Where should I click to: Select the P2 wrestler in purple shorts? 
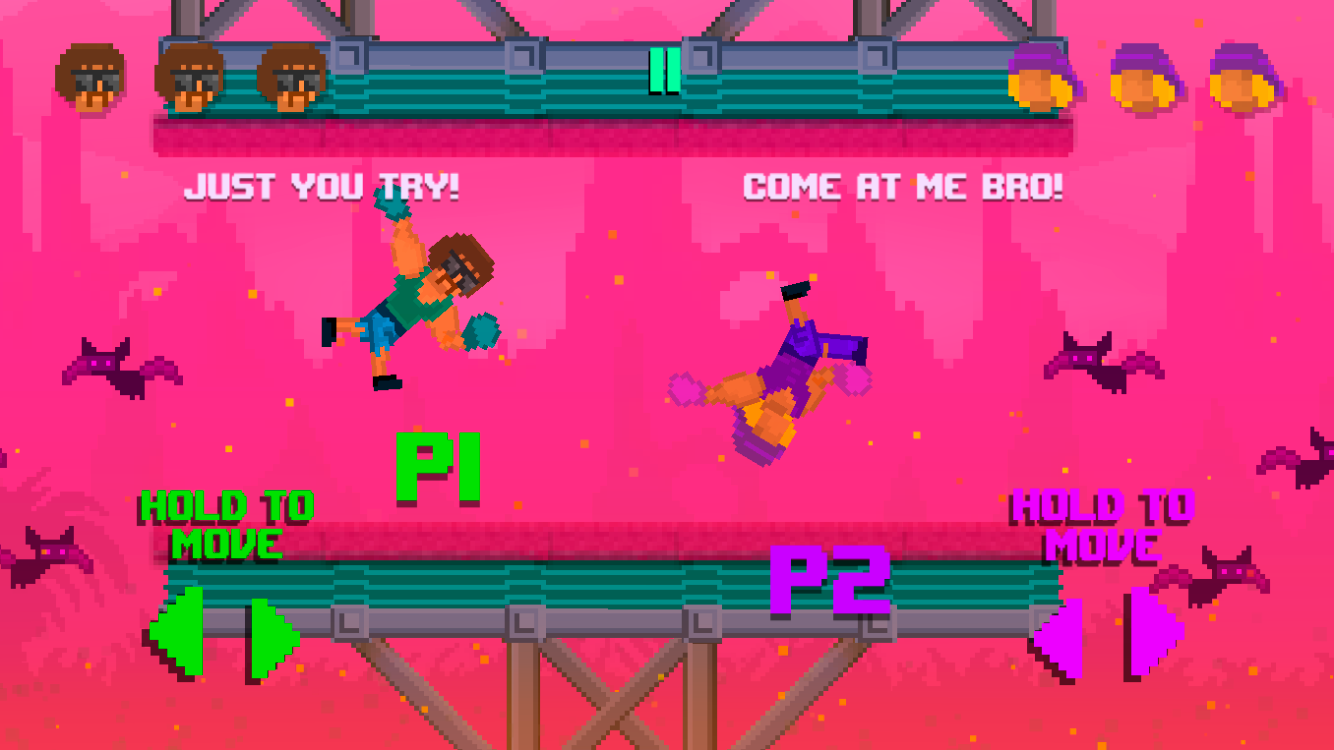point(790,370)
